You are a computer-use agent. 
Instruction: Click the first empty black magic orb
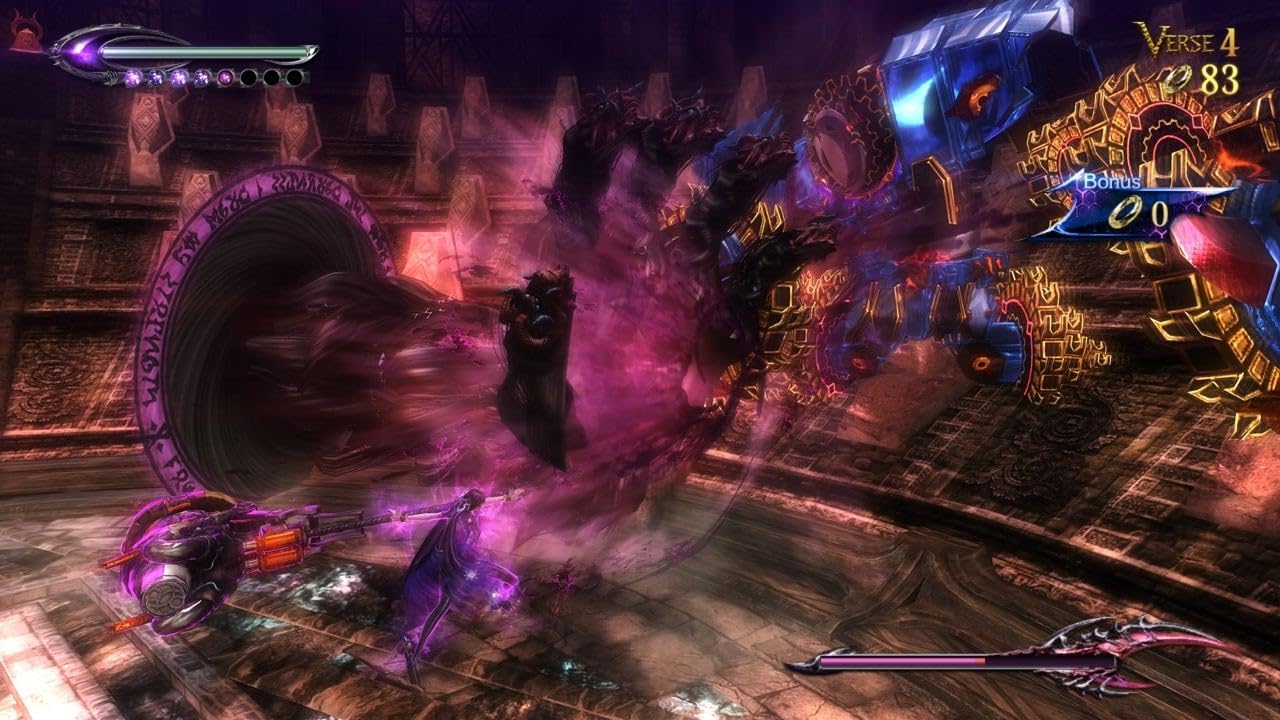[x=248, y=78]
